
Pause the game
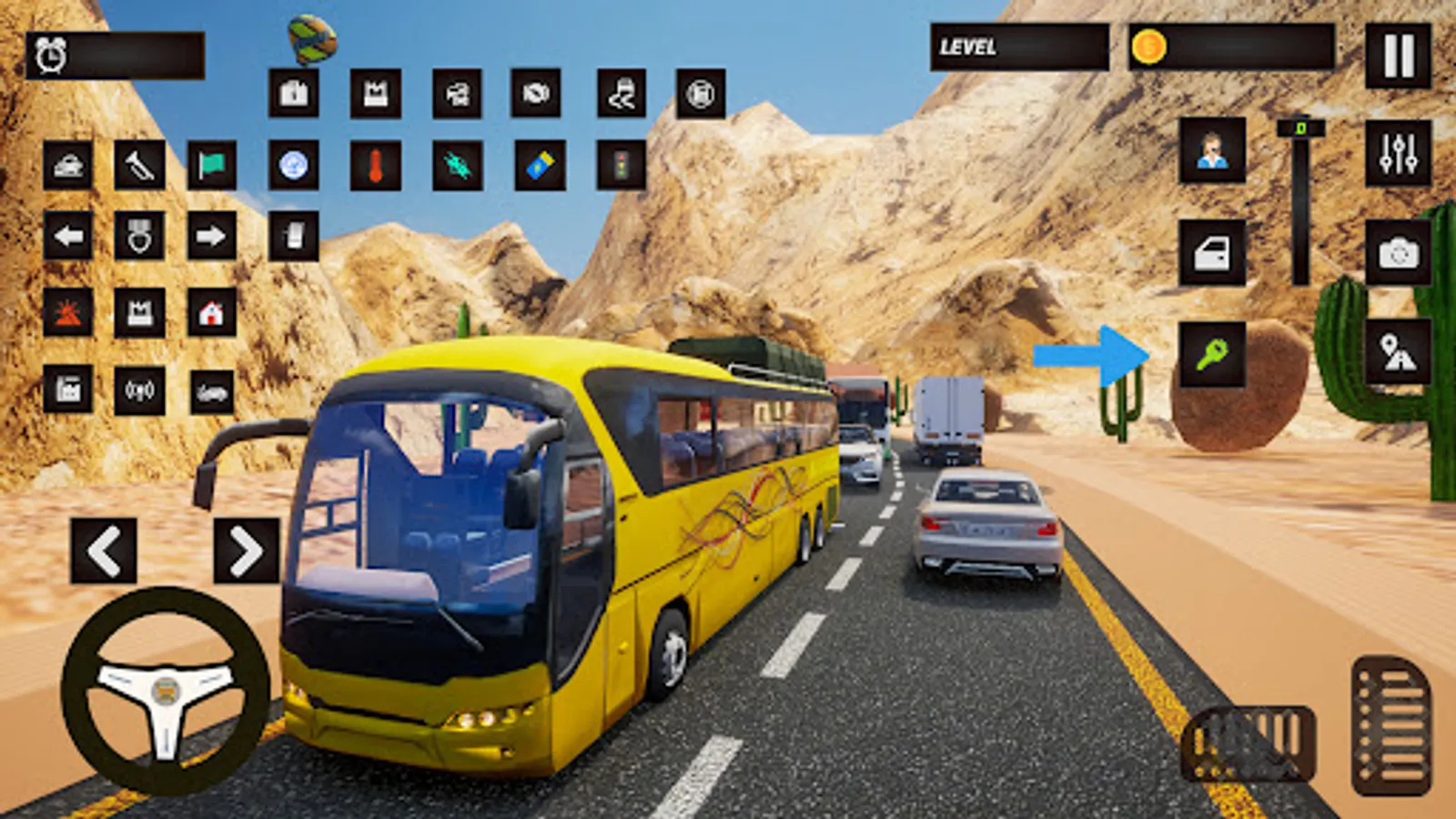coord(1398,56)
